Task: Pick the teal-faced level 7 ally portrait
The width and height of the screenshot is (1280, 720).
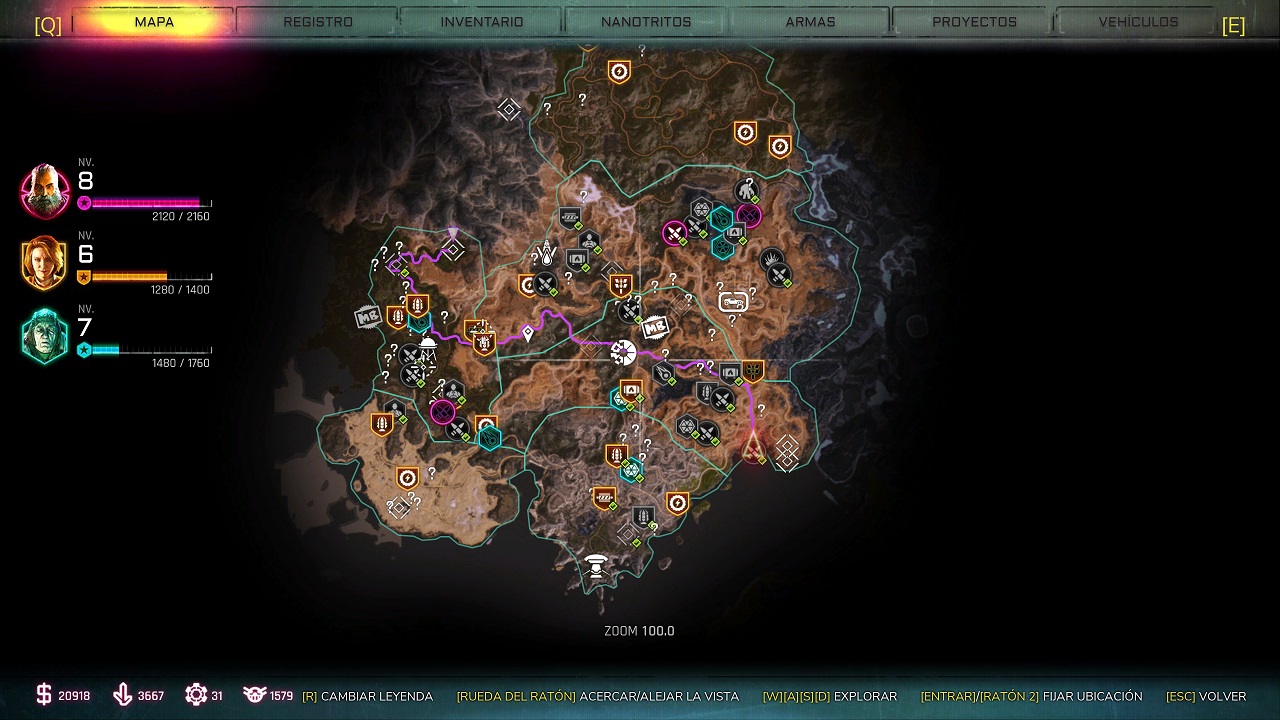Action: click(45, 337)
